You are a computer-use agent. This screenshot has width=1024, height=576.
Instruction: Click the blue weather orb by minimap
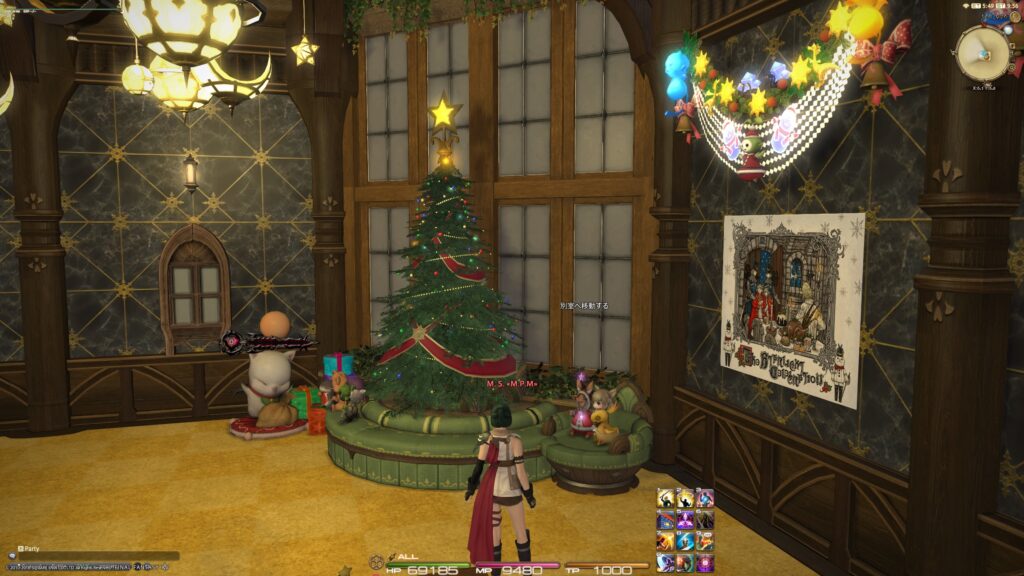tap(1007, 32)
